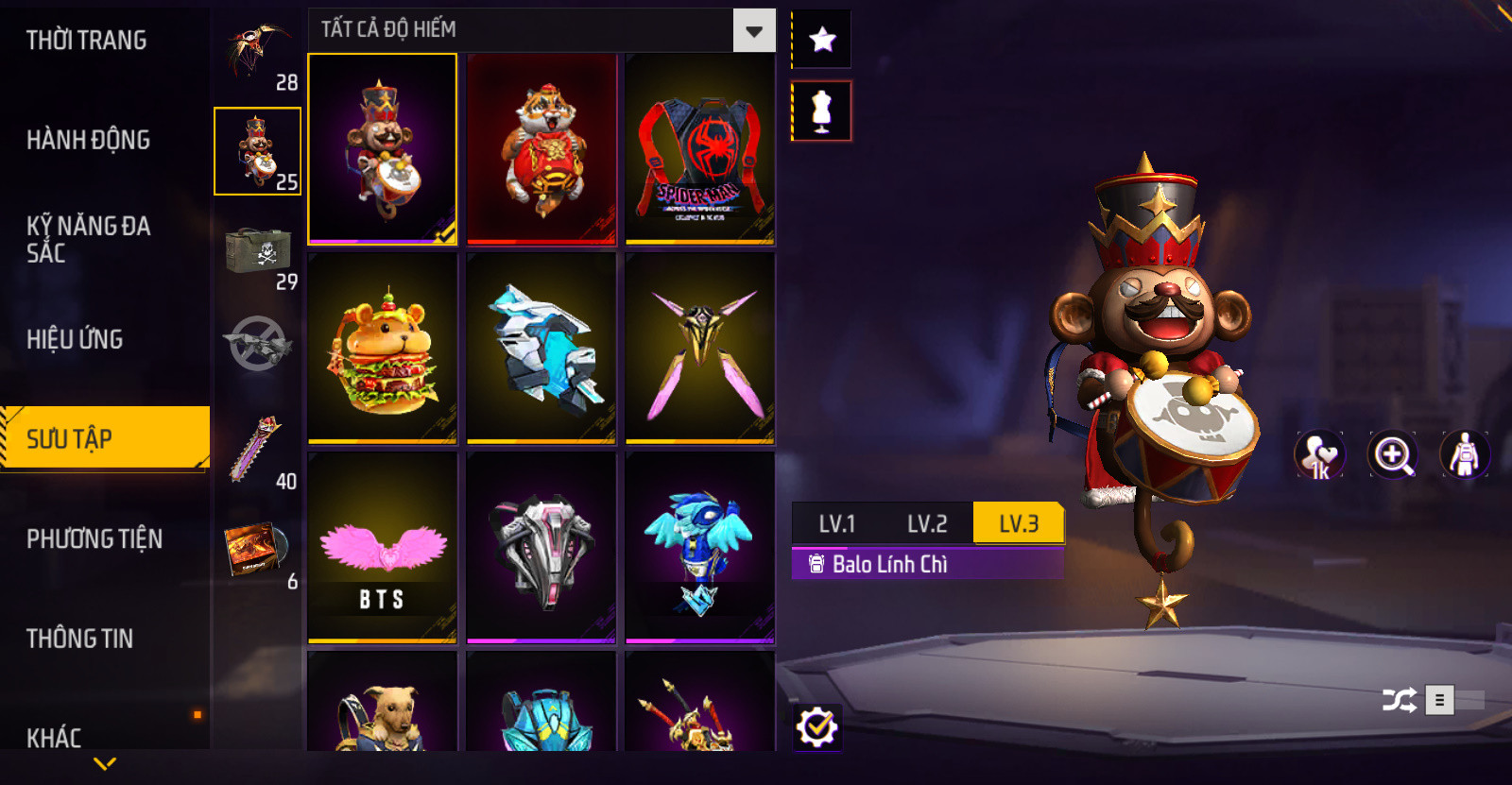
Task: Select the skull ammo crate category
Action: [x=257, y=251]
